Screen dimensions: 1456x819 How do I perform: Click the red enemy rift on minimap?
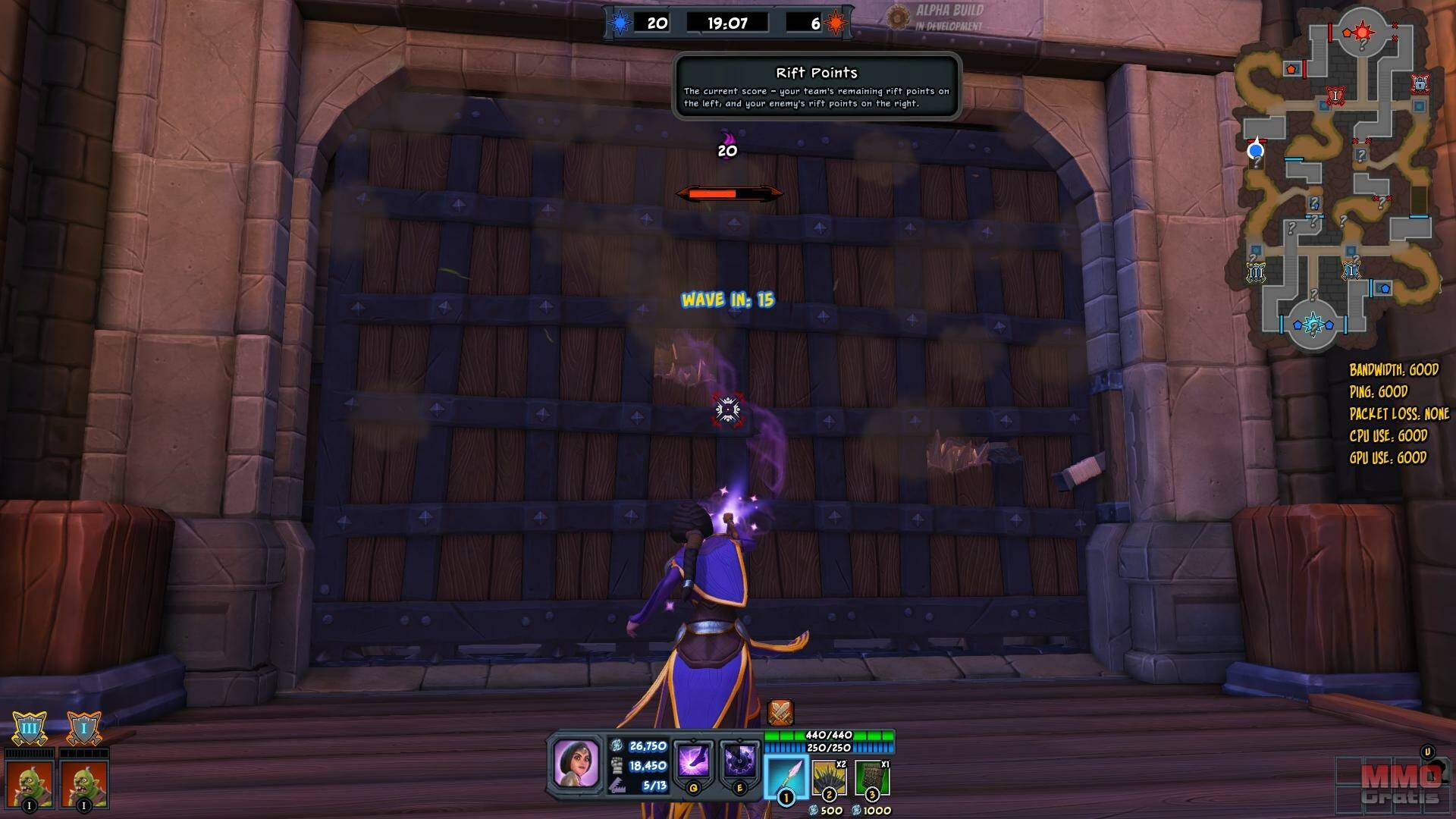click(x=1363, y=32)
